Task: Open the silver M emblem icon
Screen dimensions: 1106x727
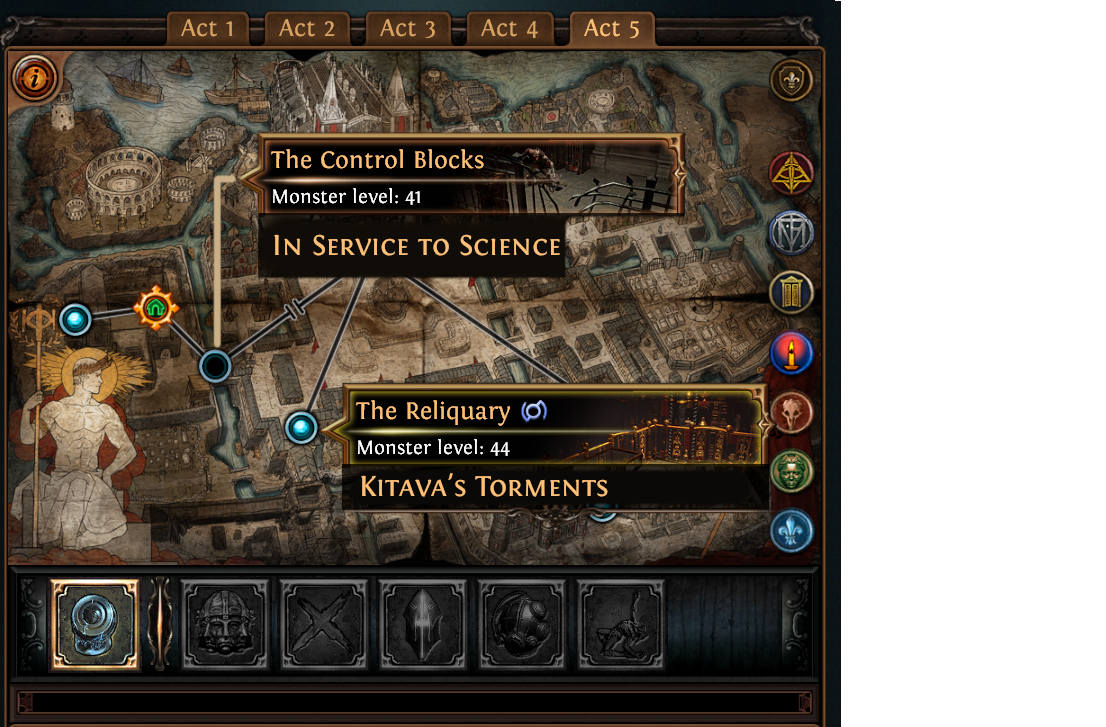Action: pos(791,234)
